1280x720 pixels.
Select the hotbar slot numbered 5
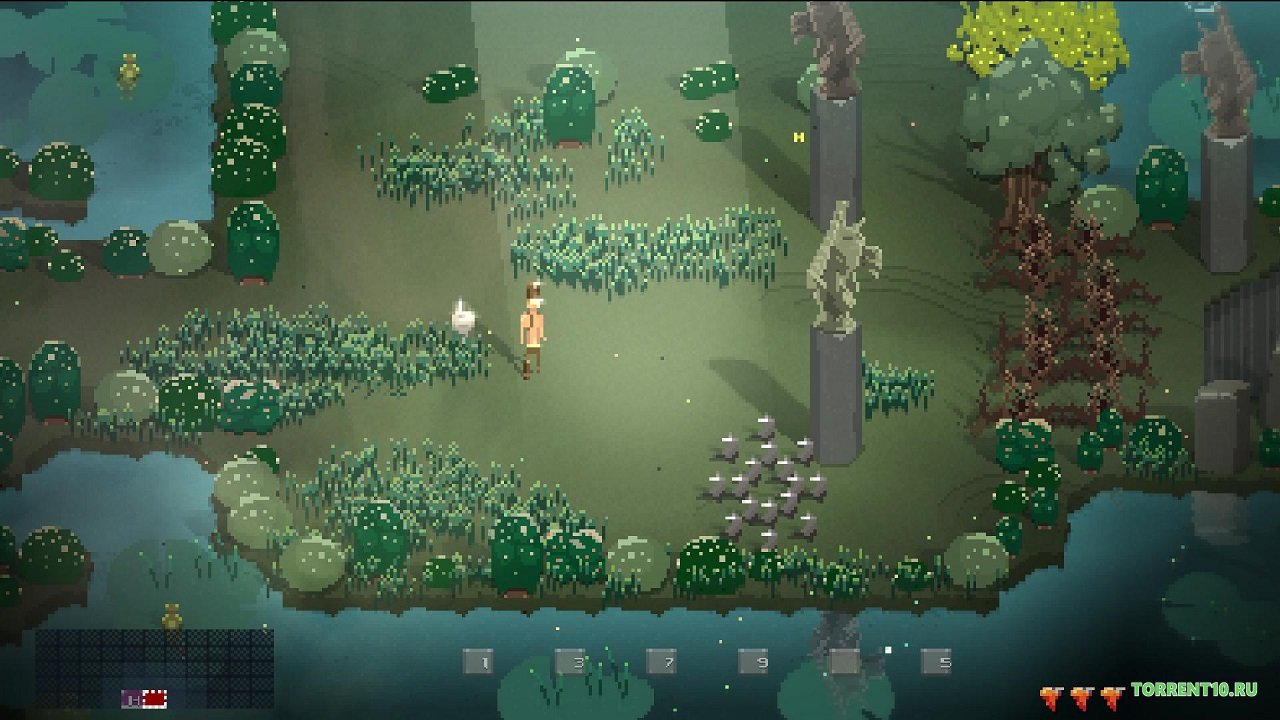[937, 661]
